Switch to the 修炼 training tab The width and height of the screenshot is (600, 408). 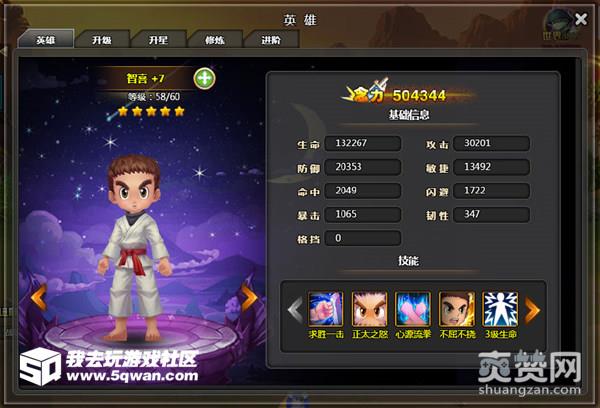214,41
